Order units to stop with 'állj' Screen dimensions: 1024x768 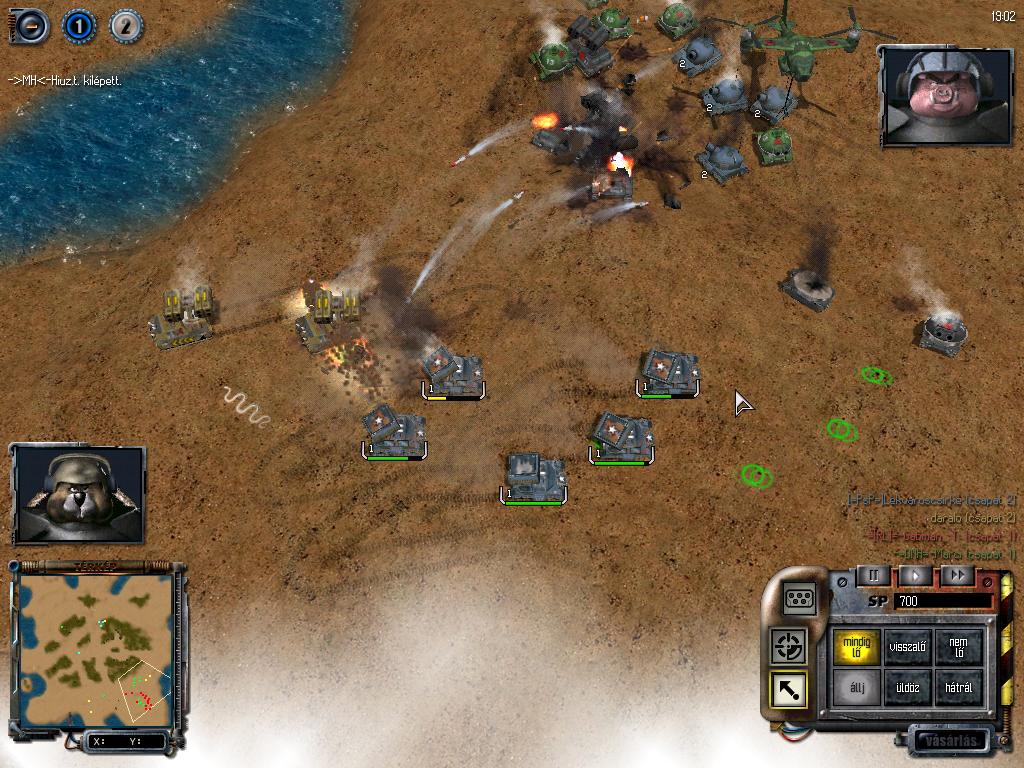(858, 688)
